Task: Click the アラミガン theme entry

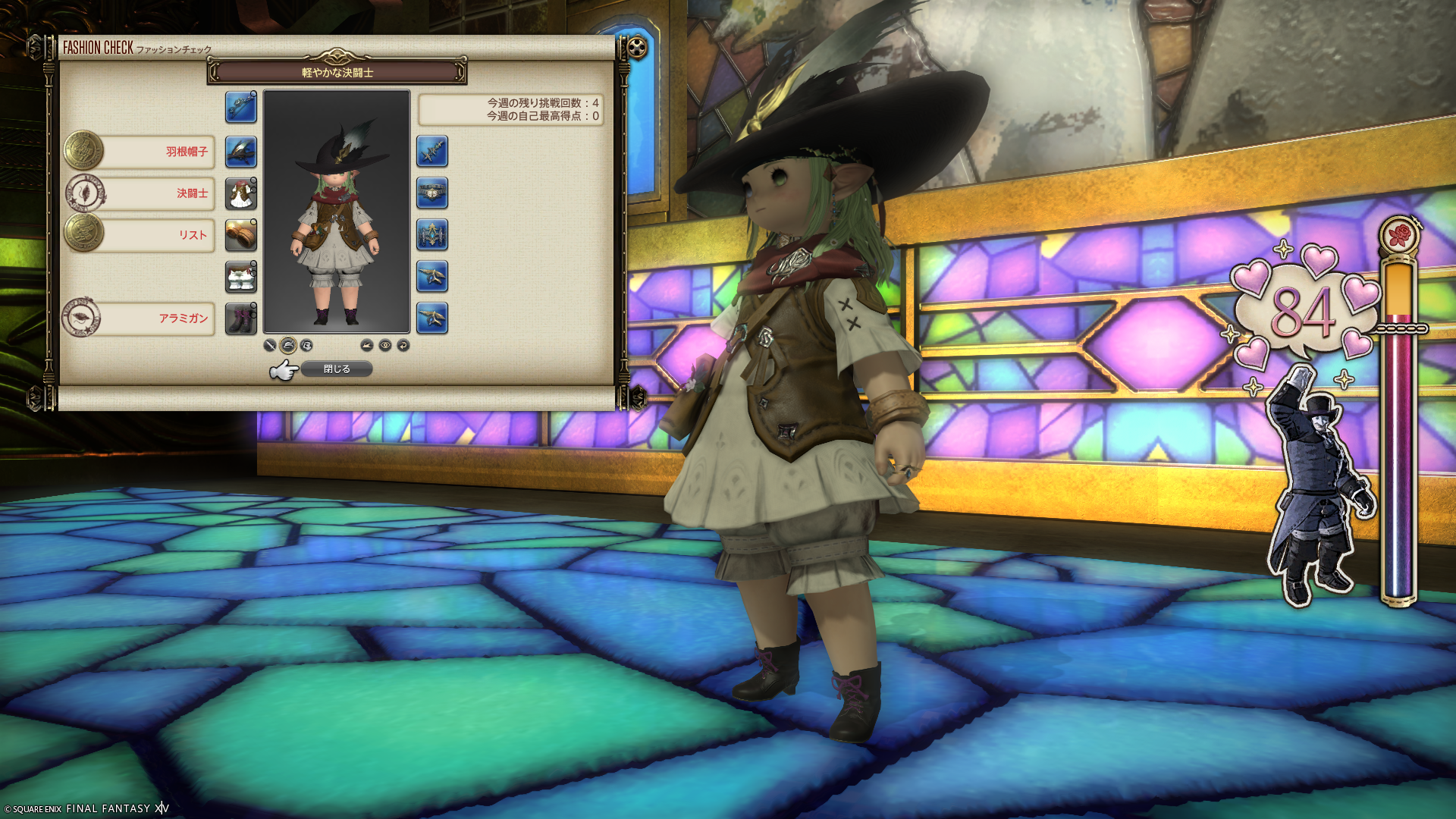Action: [159, 318]
